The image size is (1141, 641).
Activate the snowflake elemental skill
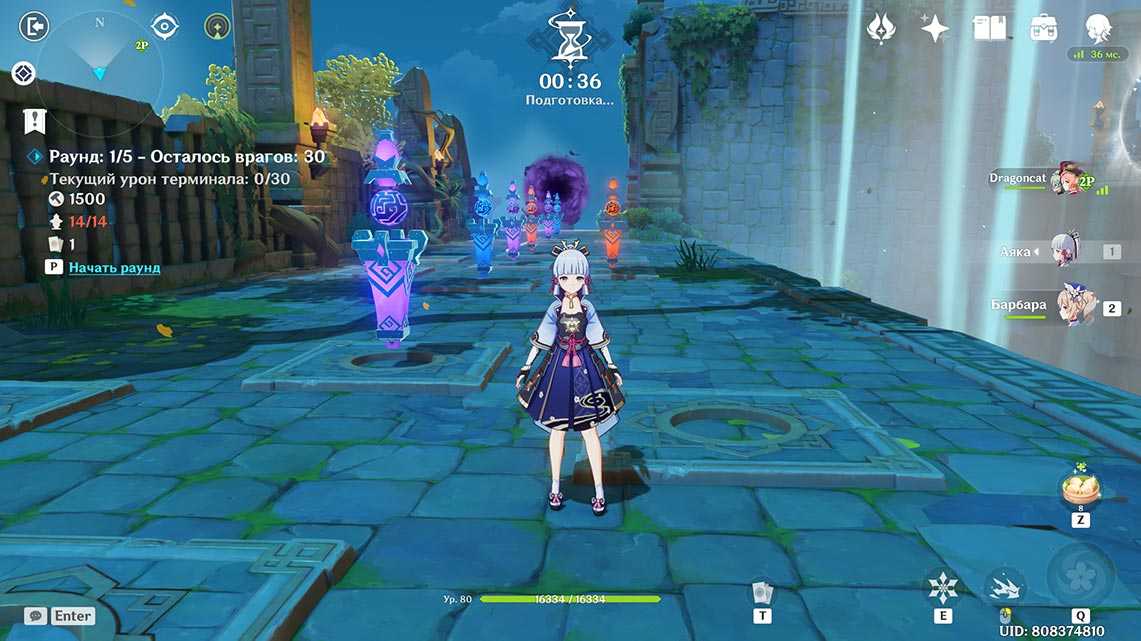(943, 587)
